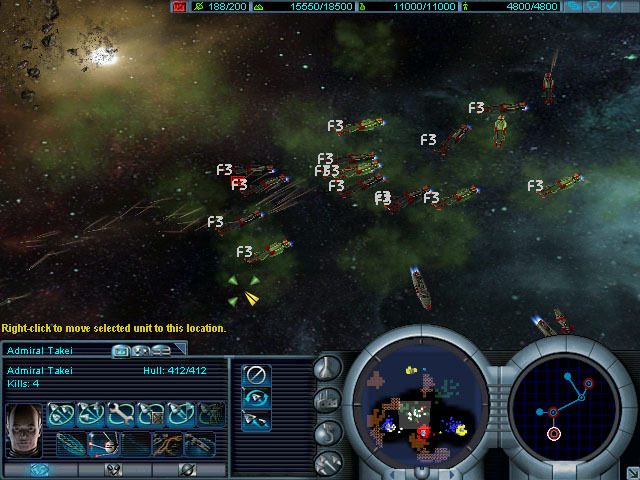Select the stop order circle-slash icon

256,374
